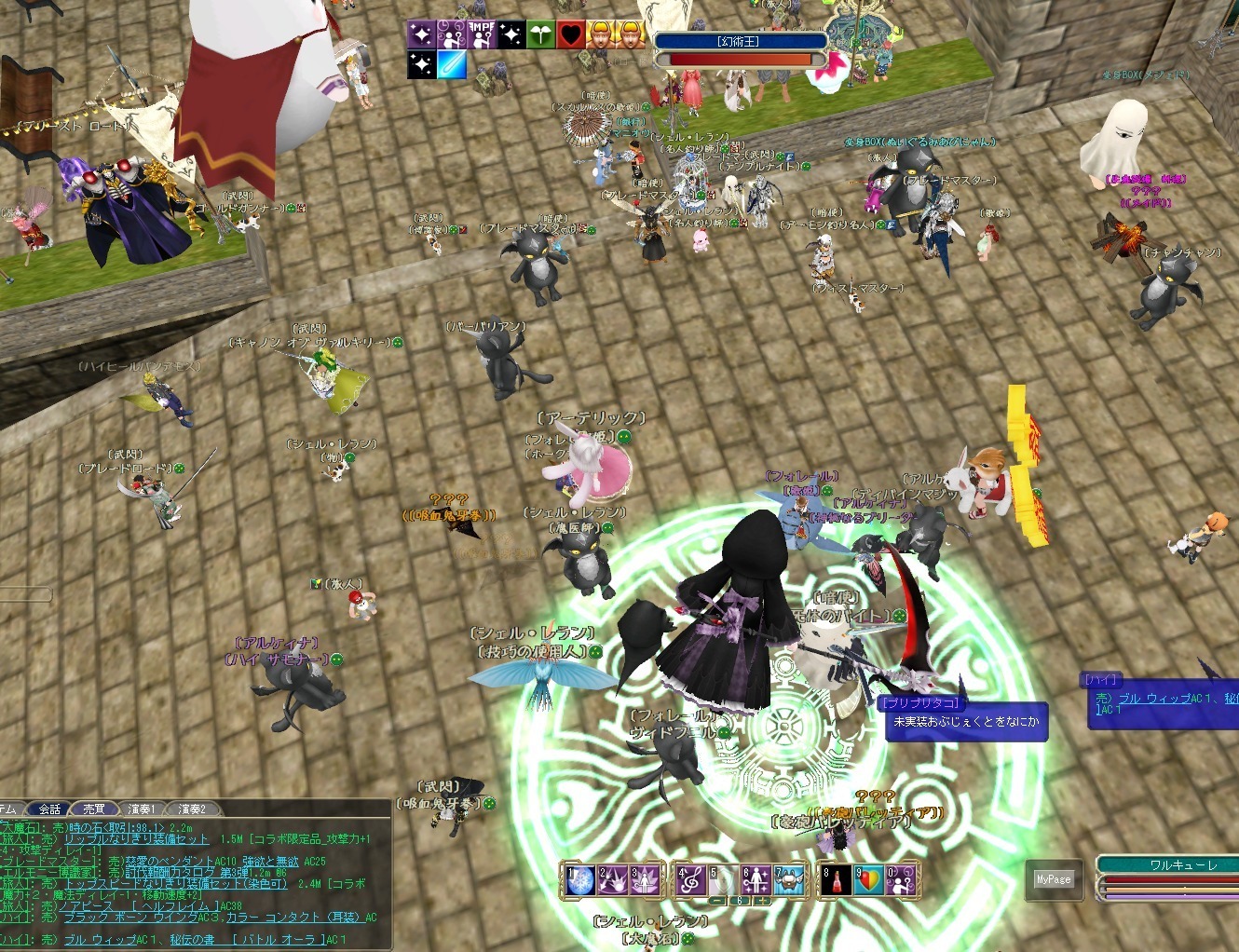Click the hotbar page plus button
1239x952 pixels.
(762, 901)
